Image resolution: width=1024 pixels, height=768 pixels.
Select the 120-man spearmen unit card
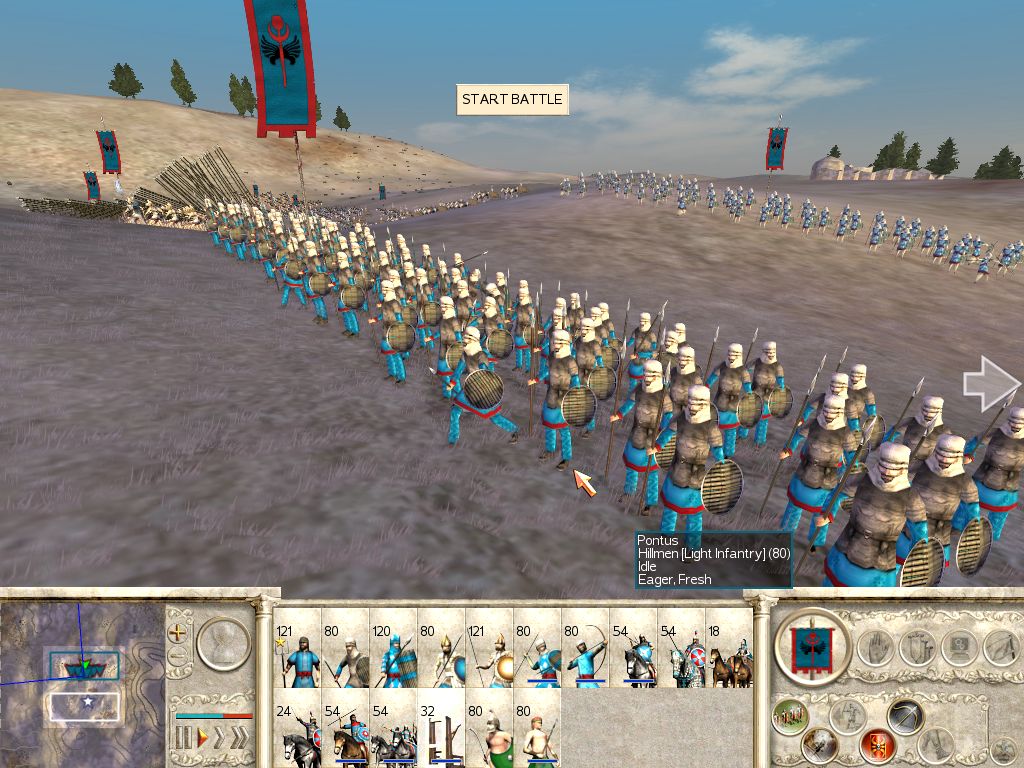click(393, 650)
